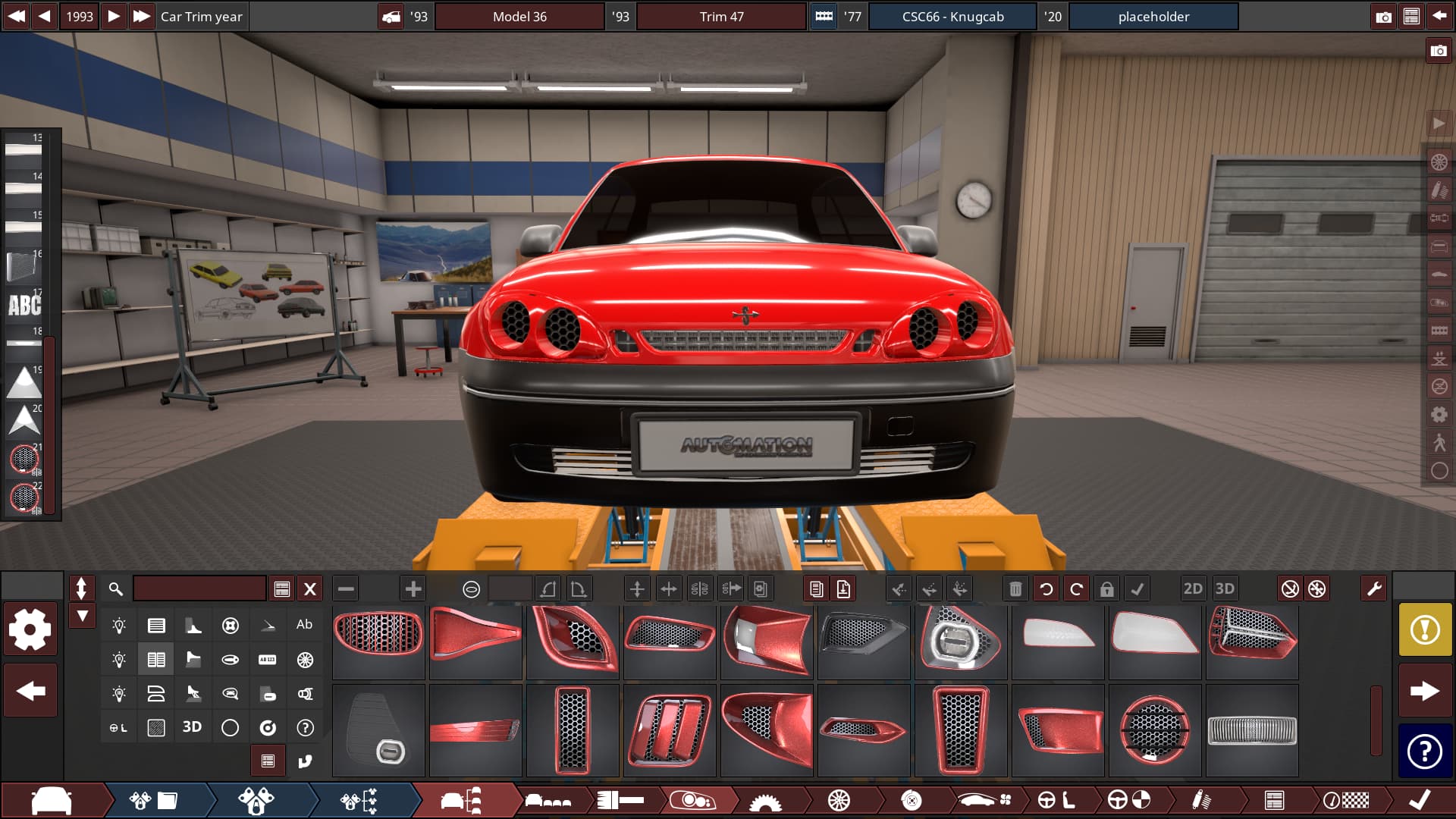Open the blue question mark help button
Screen dimensions: 1456x819
[1425, 752]
